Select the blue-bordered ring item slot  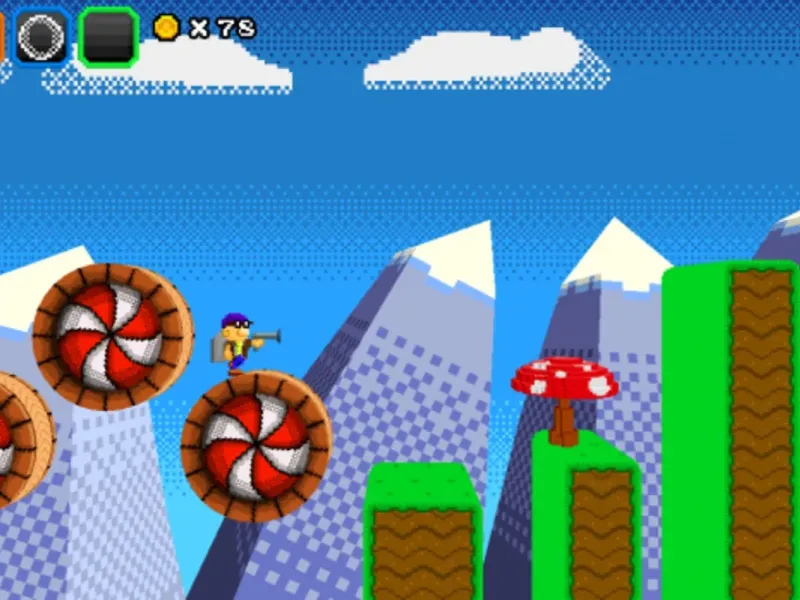[x=42, y=37]
